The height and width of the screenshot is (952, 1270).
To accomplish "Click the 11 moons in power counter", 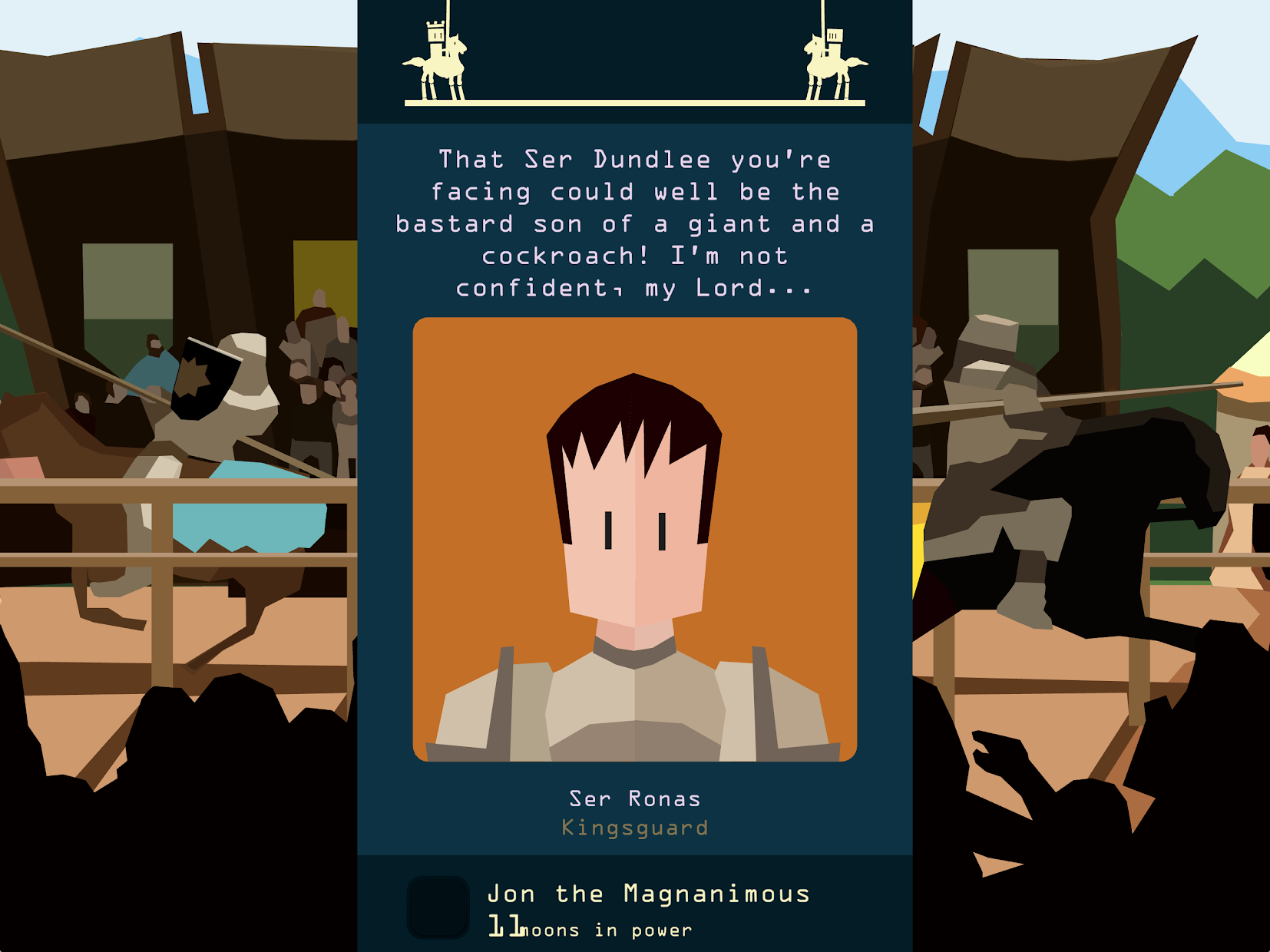I will (591, 927).
